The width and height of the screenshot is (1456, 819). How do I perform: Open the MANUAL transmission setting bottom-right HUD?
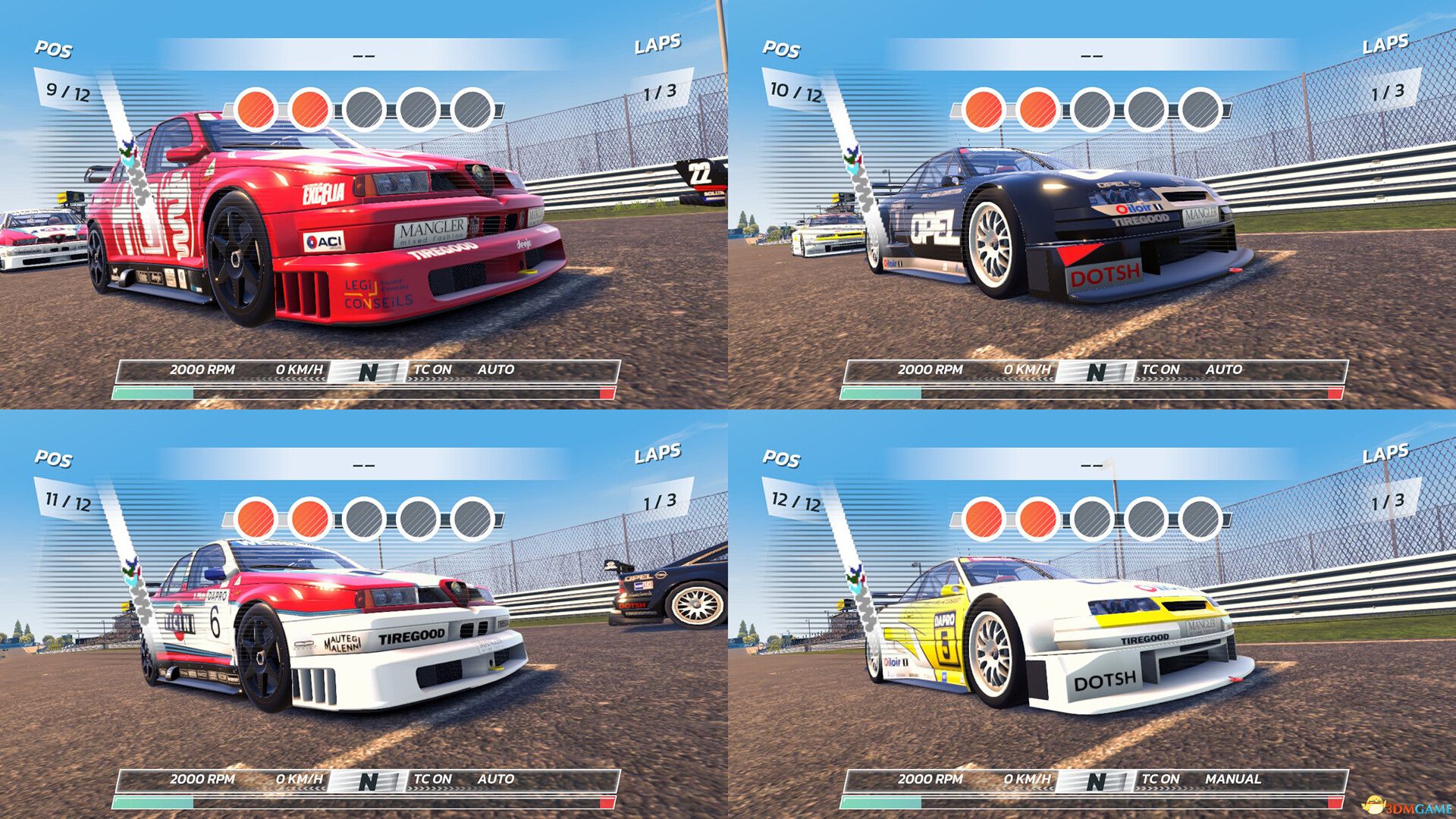coord(1241,779)
